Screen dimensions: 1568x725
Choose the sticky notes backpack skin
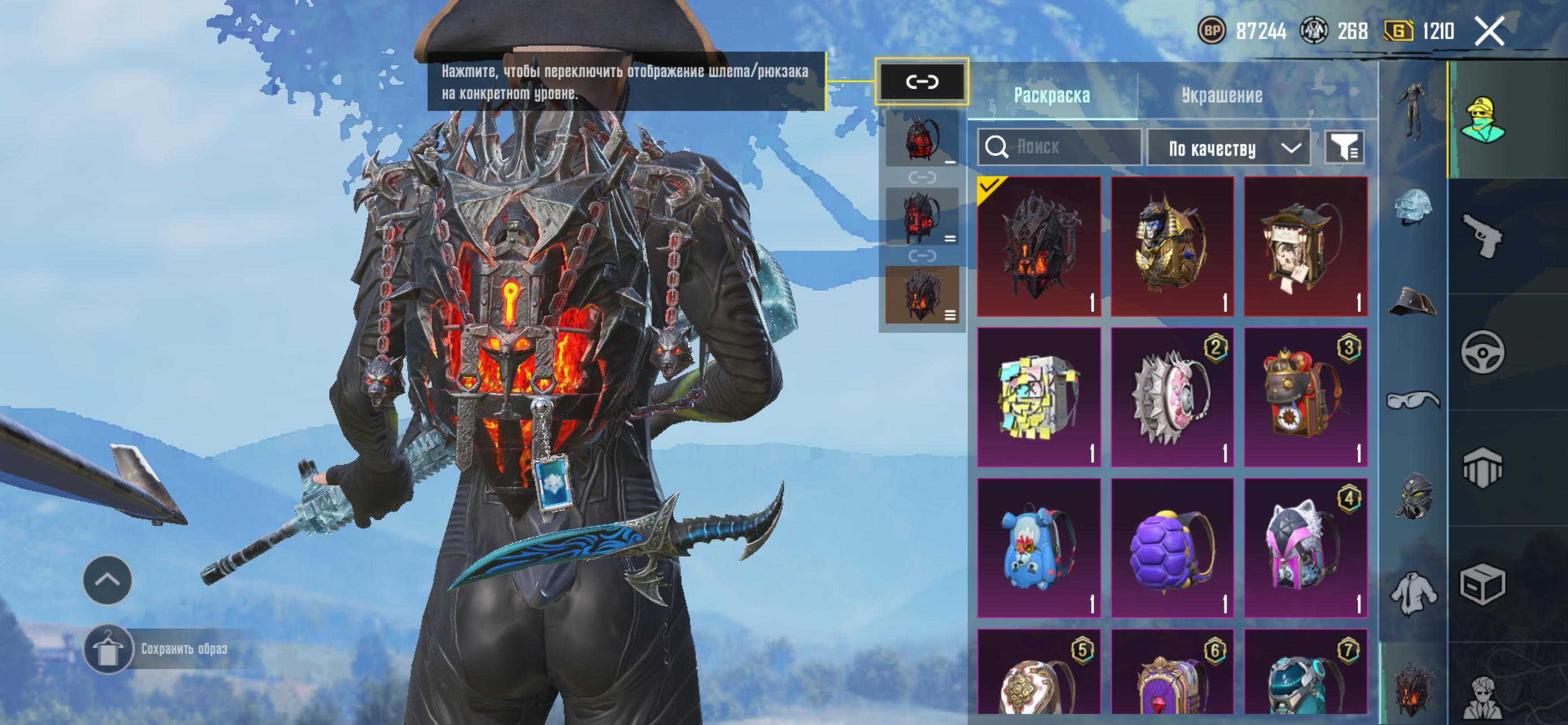[1039, 397]
